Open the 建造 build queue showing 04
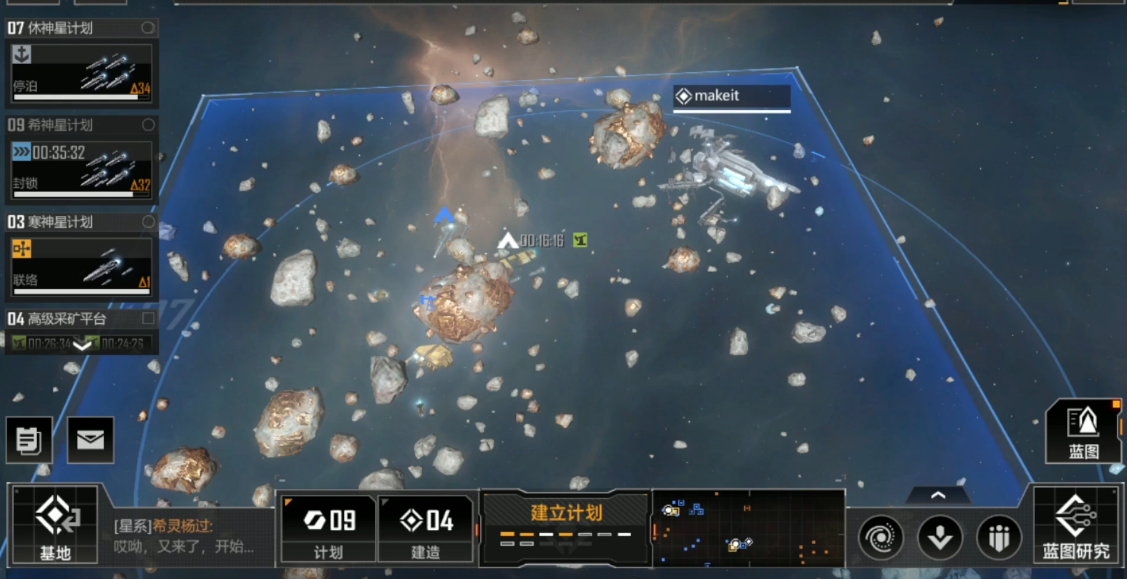This screenshot has width=1127, height=579. click(x=425, y=527)
